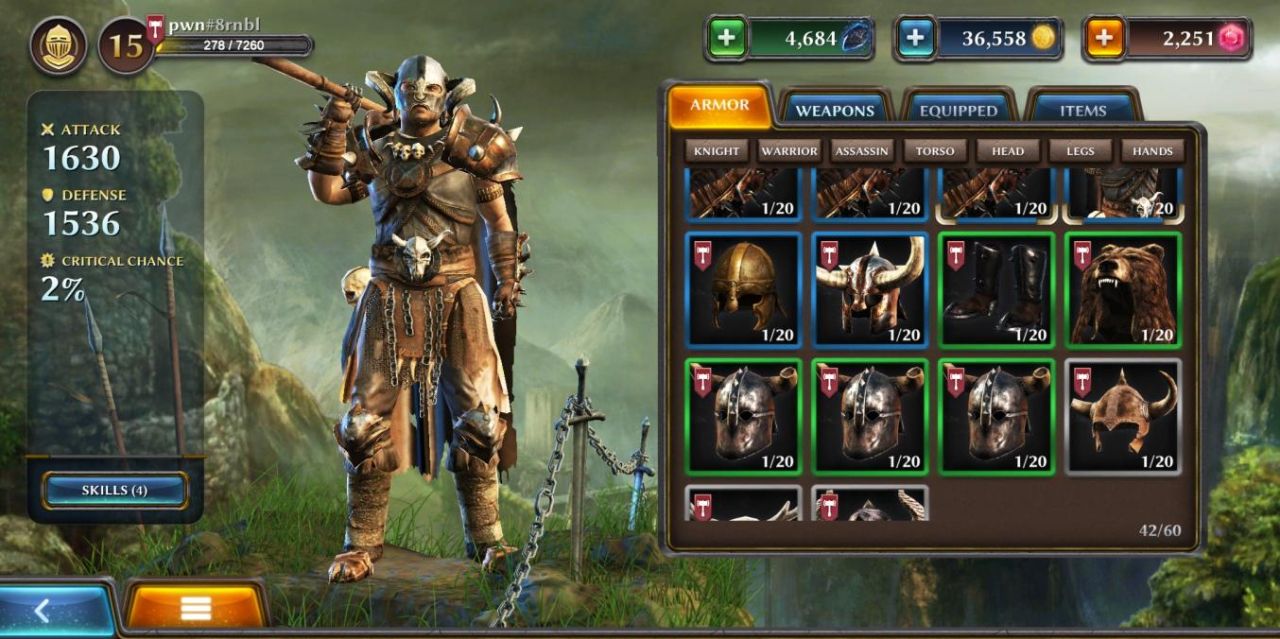
Task: Buy pink gems with the orange plus button
Action: click(x=1105, y=39)
